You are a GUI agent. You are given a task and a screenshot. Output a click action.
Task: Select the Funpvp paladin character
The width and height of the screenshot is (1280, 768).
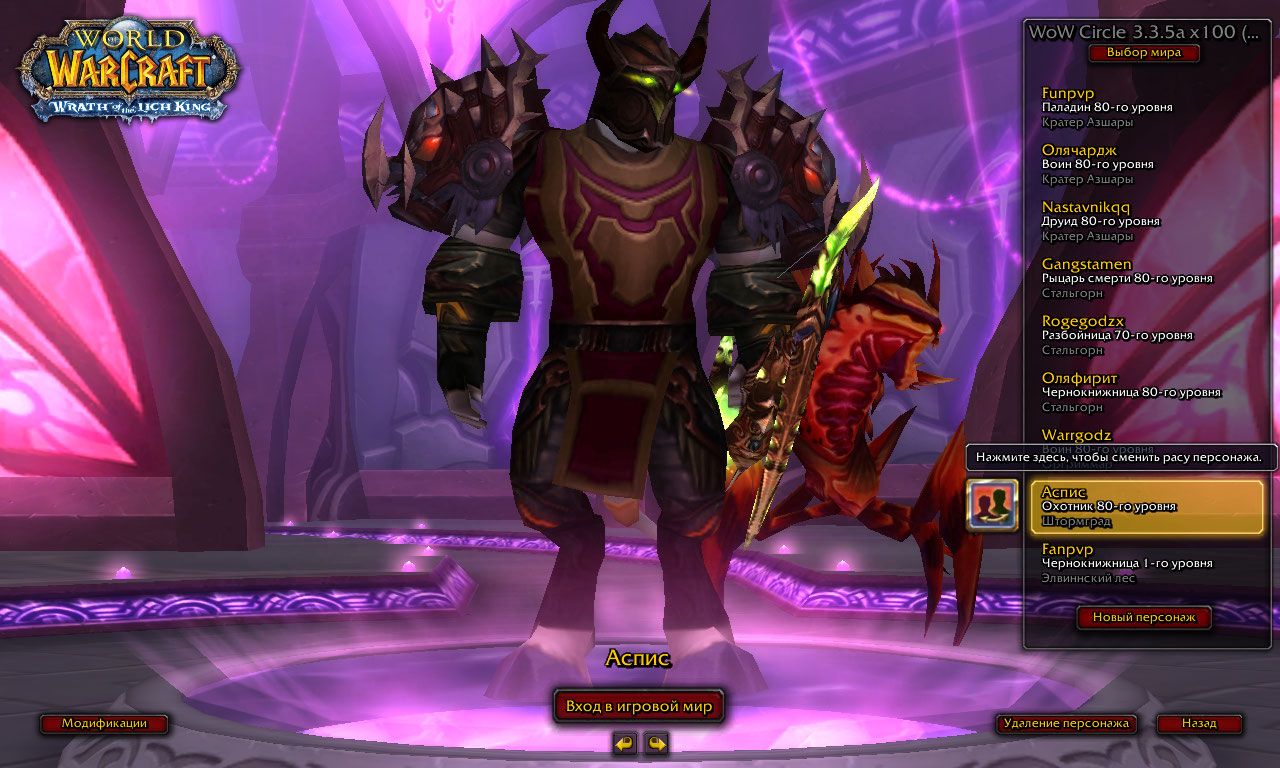coord(1140,107)
